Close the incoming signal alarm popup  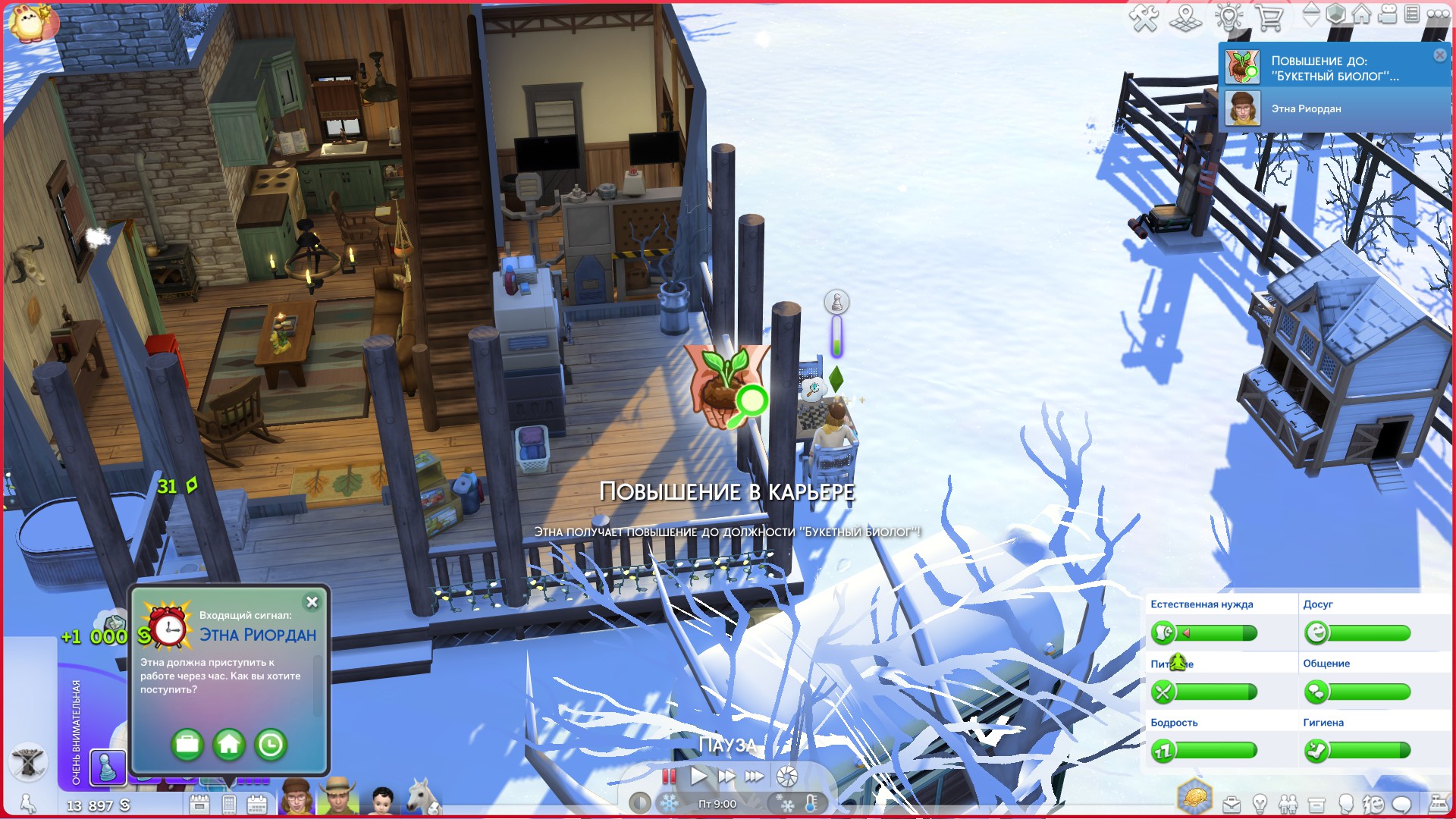[x=312, y=602]
